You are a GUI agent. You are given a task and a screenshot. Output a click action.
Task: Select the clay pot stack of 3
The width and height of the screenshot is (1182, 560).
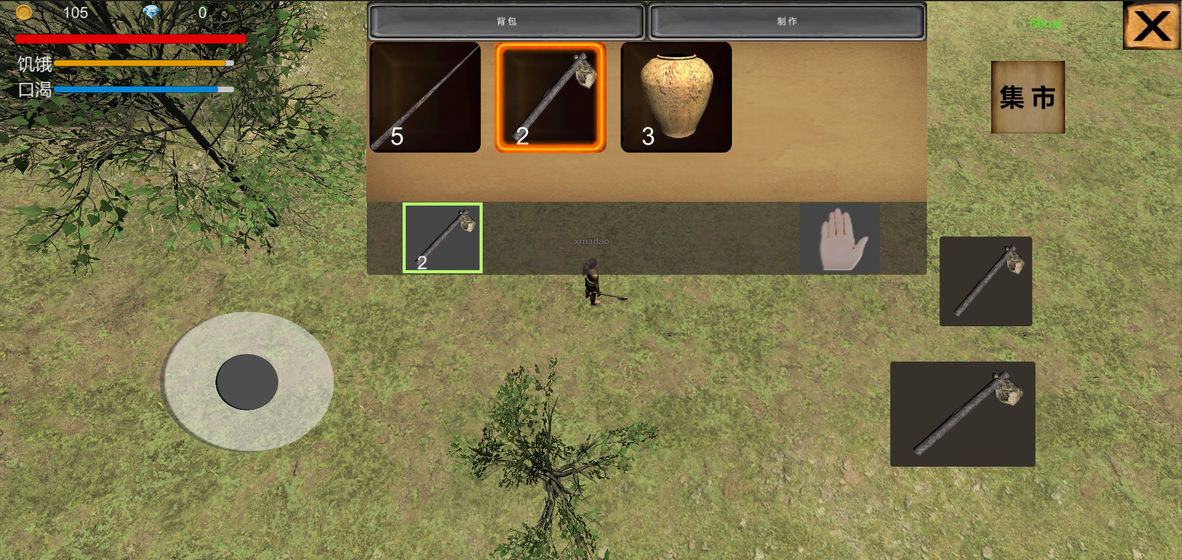coord(676,97)
